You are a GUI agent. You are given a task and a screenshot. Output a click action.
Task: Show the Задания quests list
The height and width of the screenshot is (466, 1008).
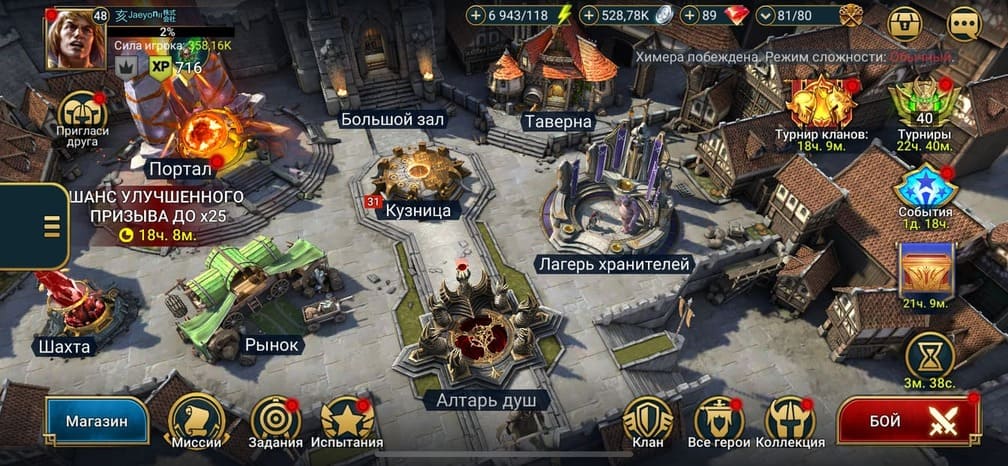(x=276, y=418)
